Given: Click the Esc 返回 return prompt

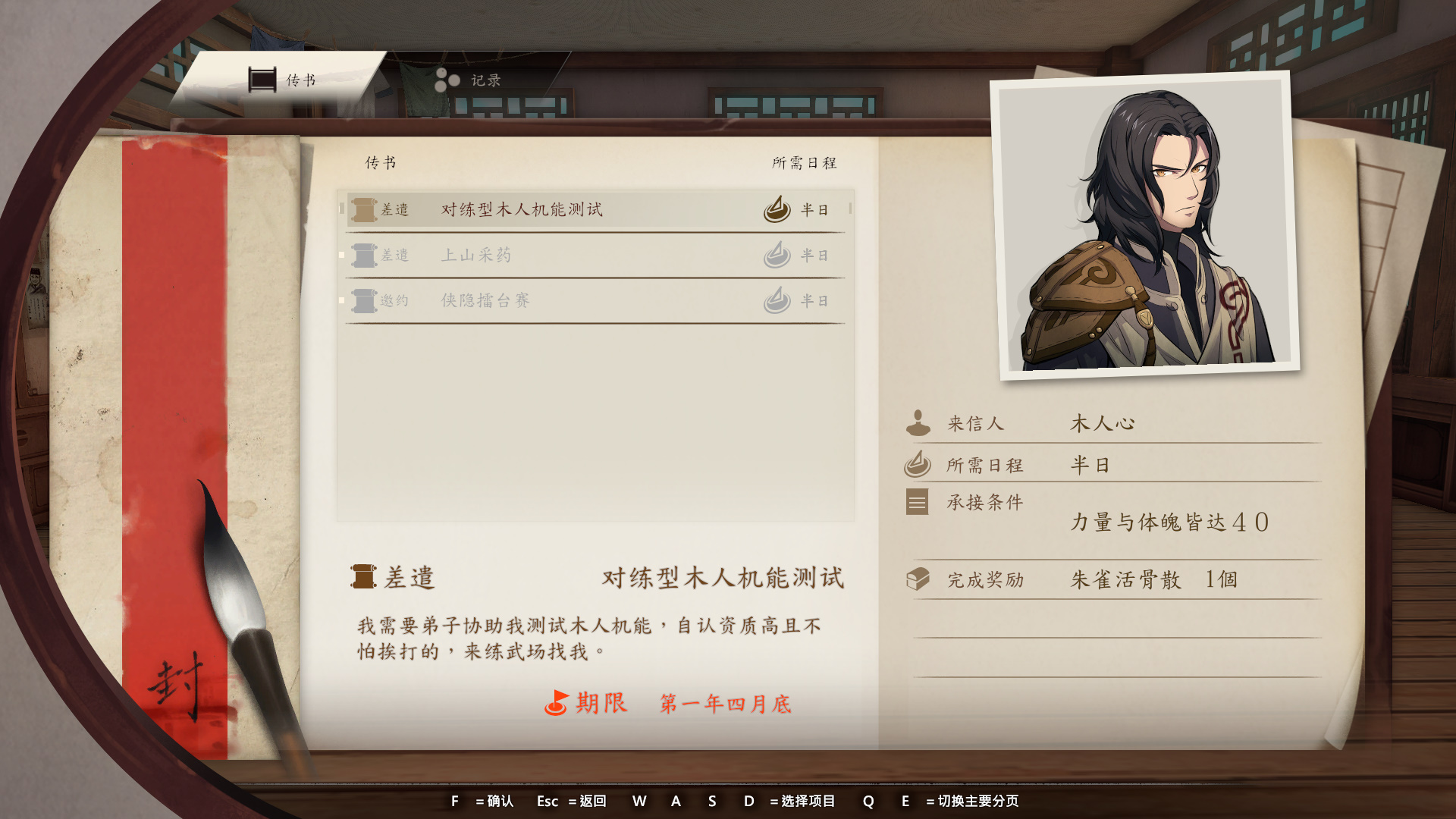Looking at the screenshot, I should click(x=570, y=801).
